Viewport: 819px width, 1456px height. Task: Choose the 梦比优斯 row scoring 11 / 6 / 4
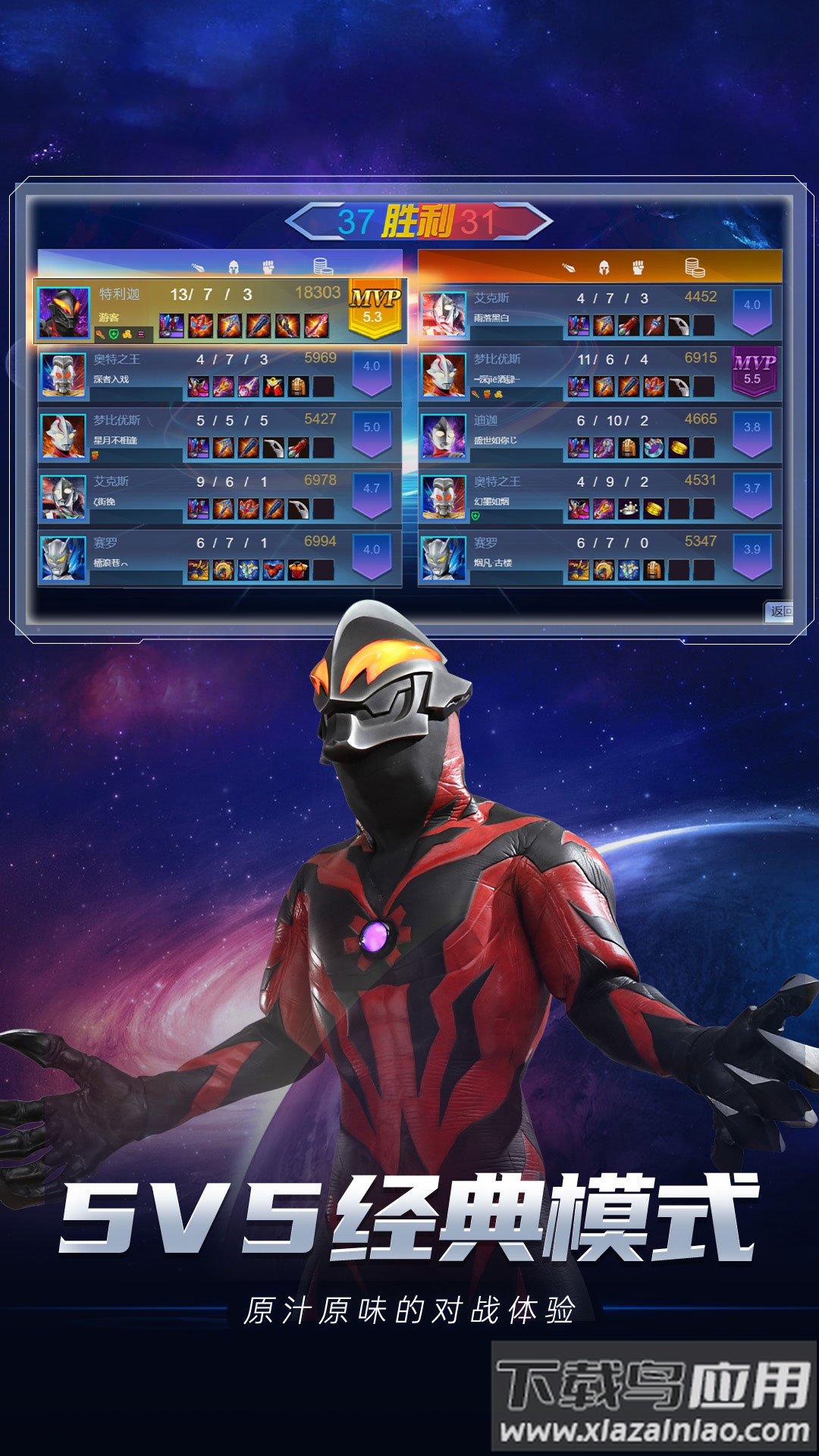(x=599, y=374)
